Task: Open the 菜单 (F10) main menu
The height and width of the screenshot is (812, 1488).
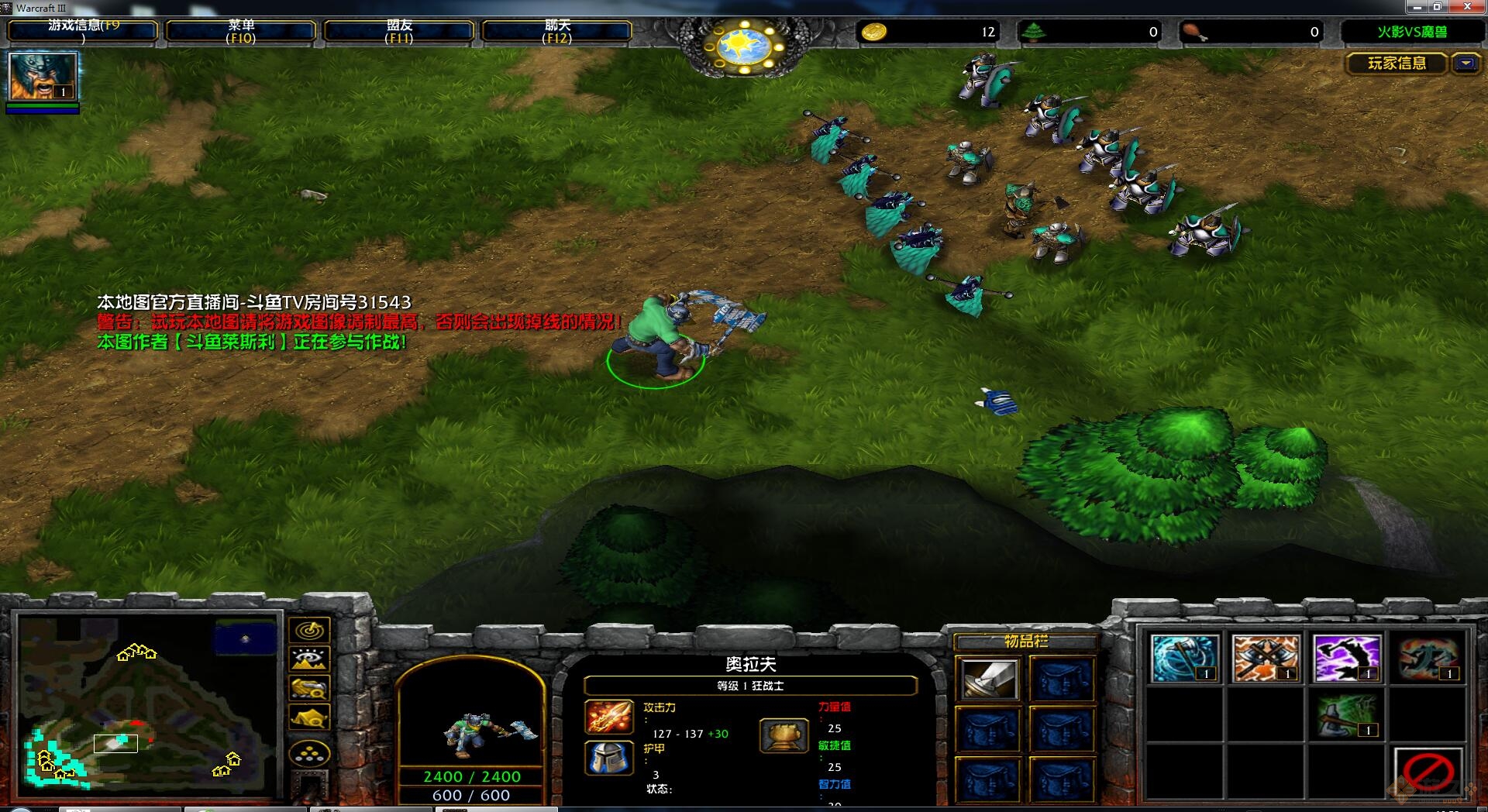Action: tap(241, 31)
